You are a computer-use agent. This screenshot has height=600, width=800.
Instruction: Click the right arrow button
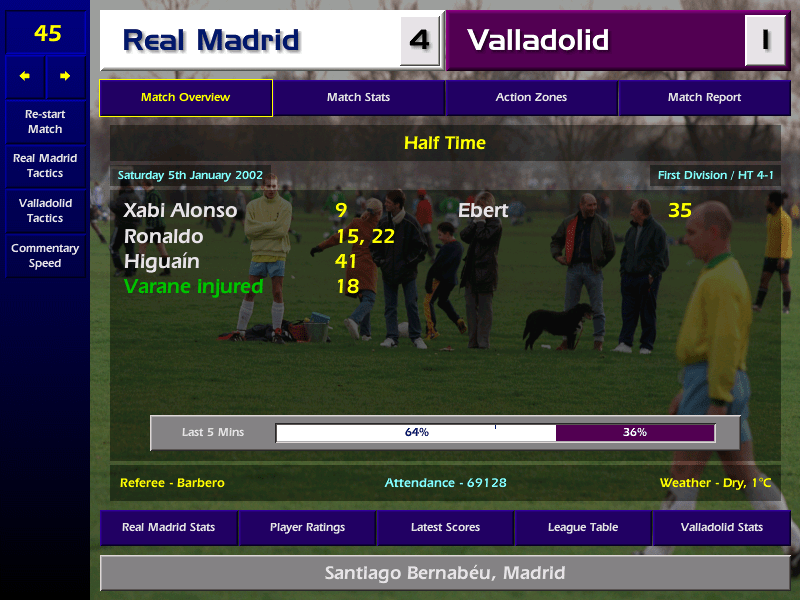point(65,76)
